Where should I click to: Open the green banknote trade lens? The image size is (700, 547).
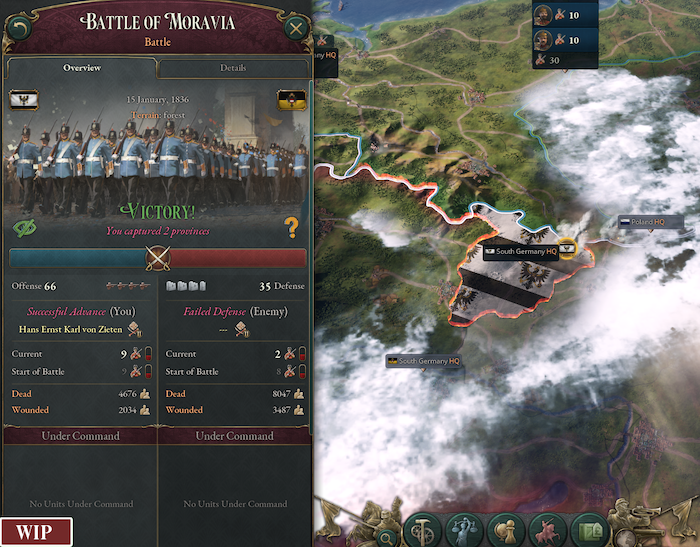point(590,530)
